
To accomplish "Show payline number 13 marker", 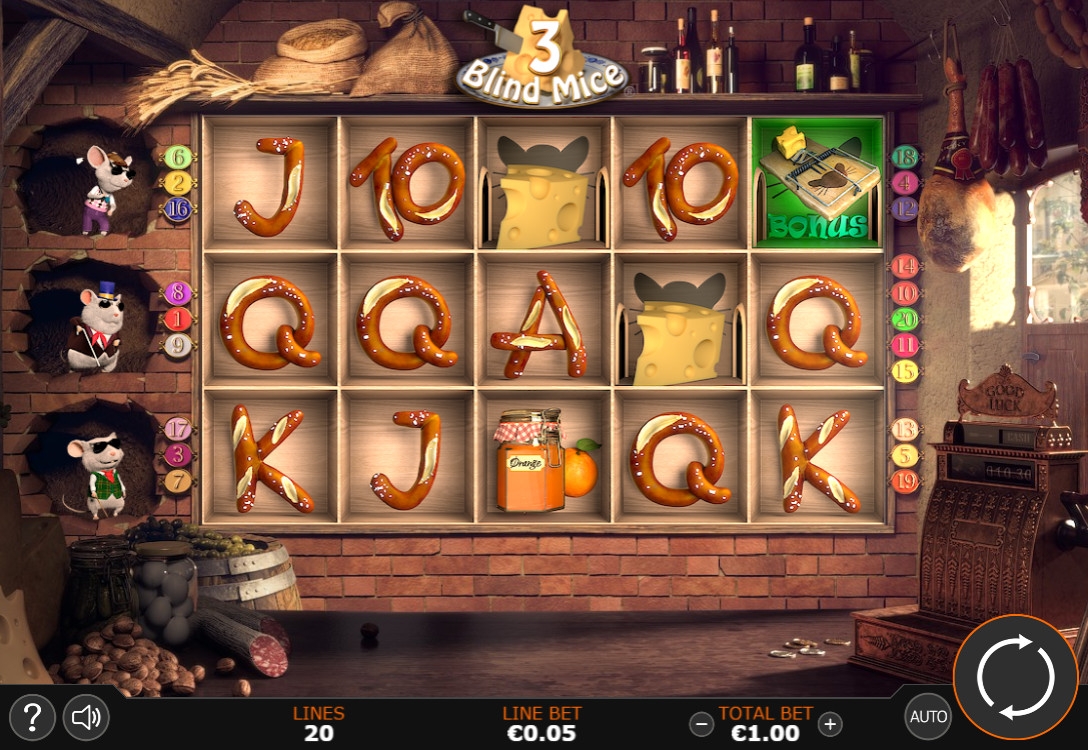I will (x=905, y=429).
